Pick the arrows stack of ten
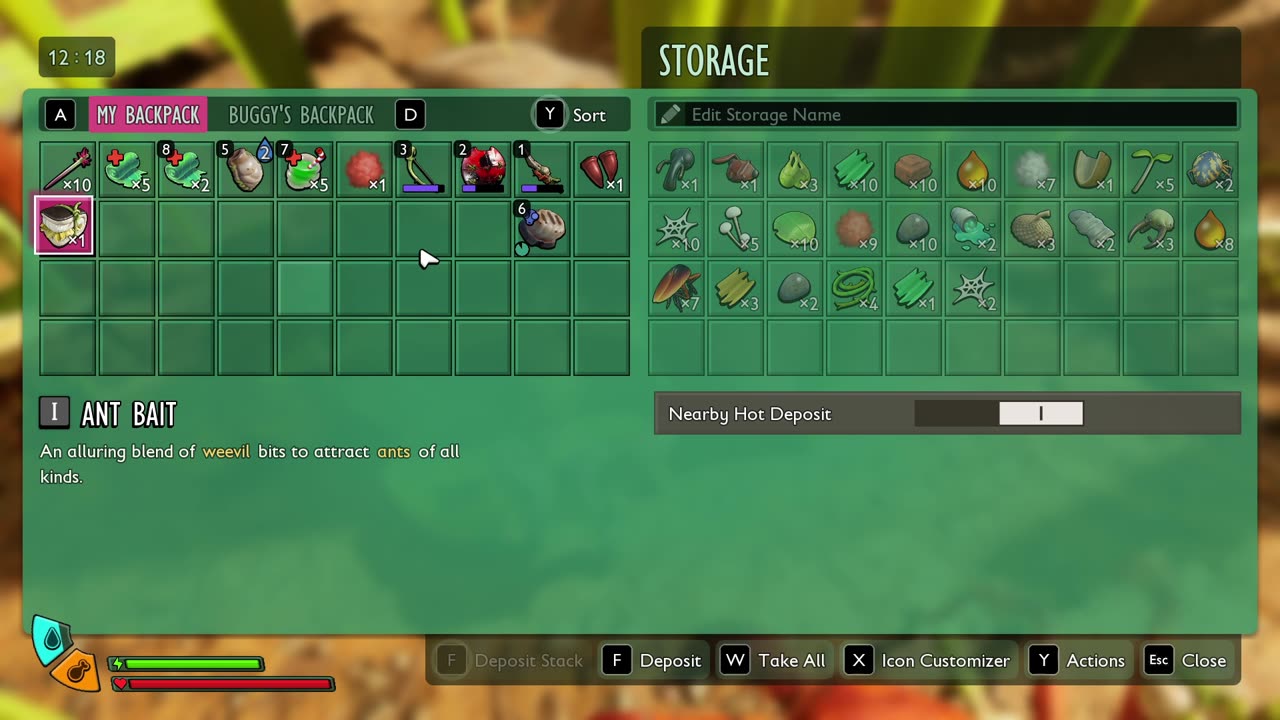This screenshot has width=1280, height=720. coord(66,169)
